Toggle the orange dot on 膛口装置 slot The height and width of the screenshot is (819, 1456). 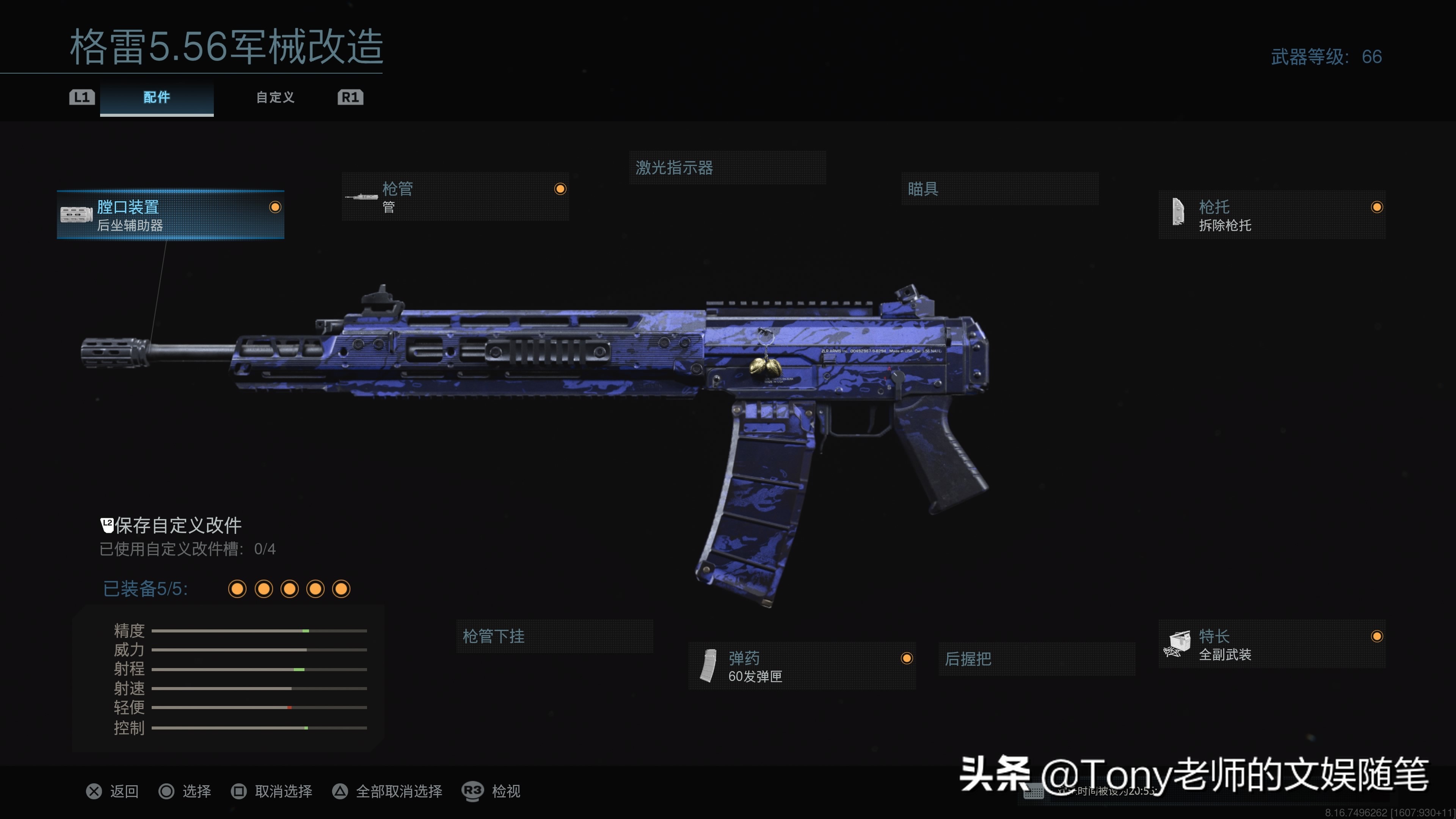275,207
